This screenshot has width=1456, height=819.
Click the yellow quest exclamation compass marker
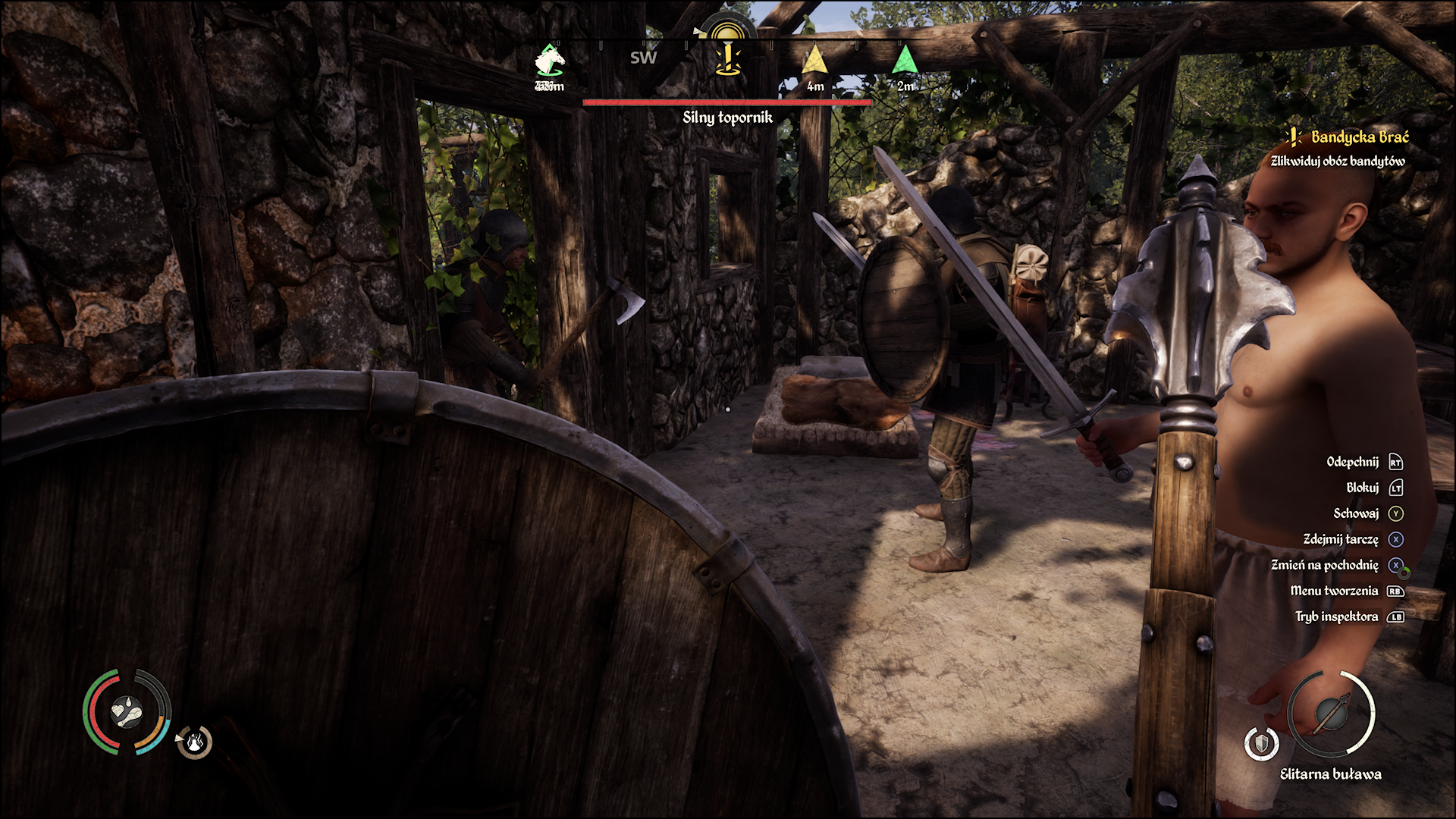(728, 58)
